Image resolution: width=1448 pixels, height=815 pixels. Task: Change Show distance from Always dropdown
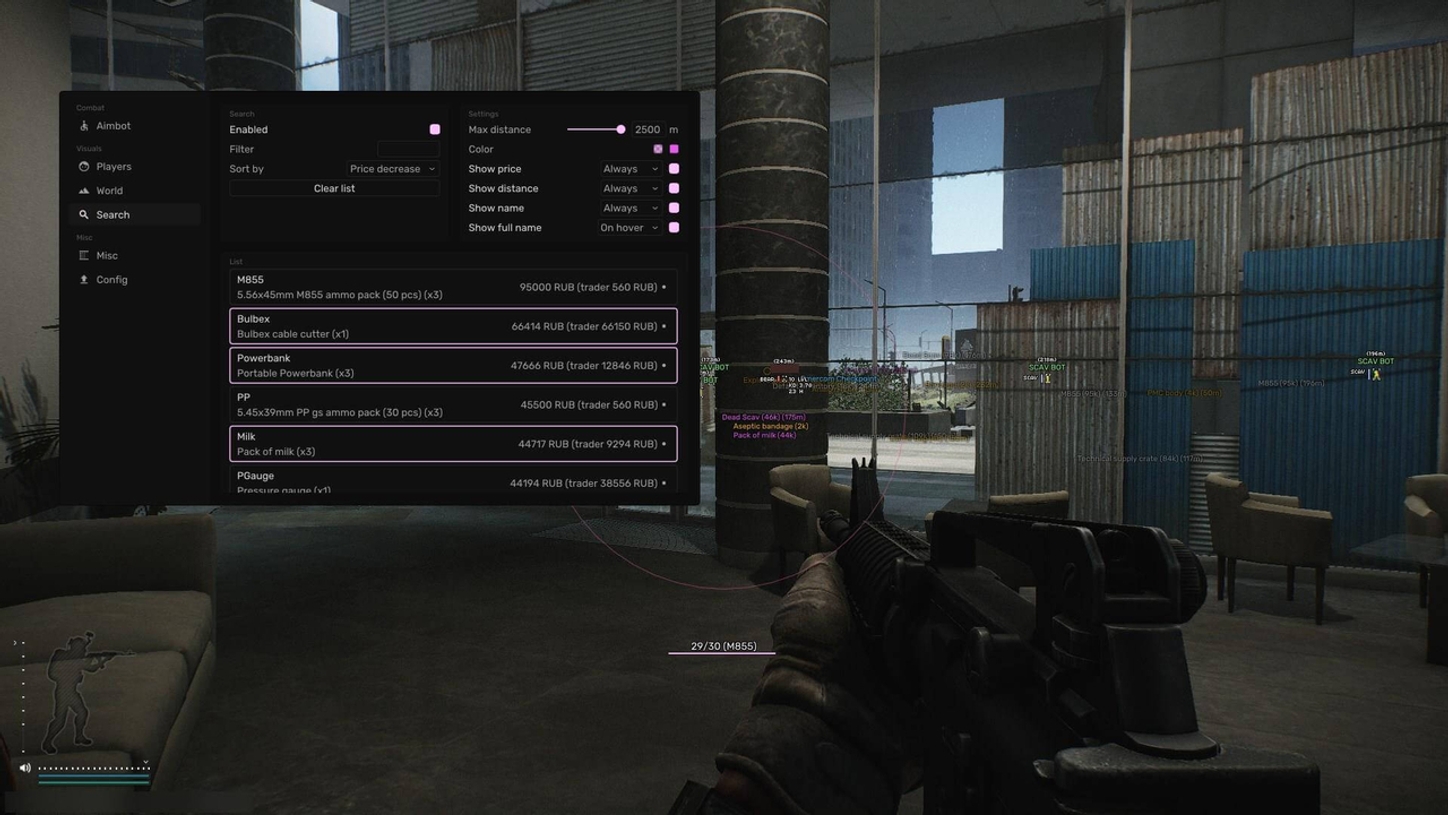(630, 188)
